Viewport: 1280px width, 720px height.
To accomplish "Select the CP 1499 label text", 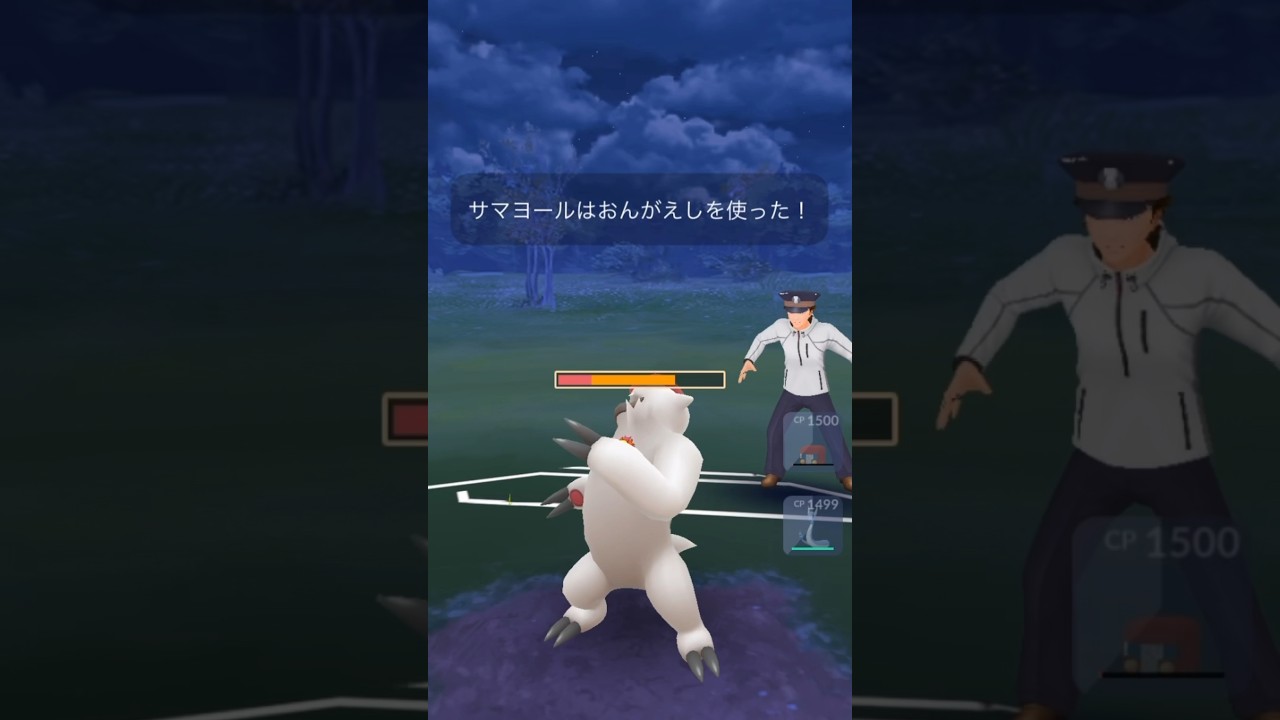I will [815, 505].
